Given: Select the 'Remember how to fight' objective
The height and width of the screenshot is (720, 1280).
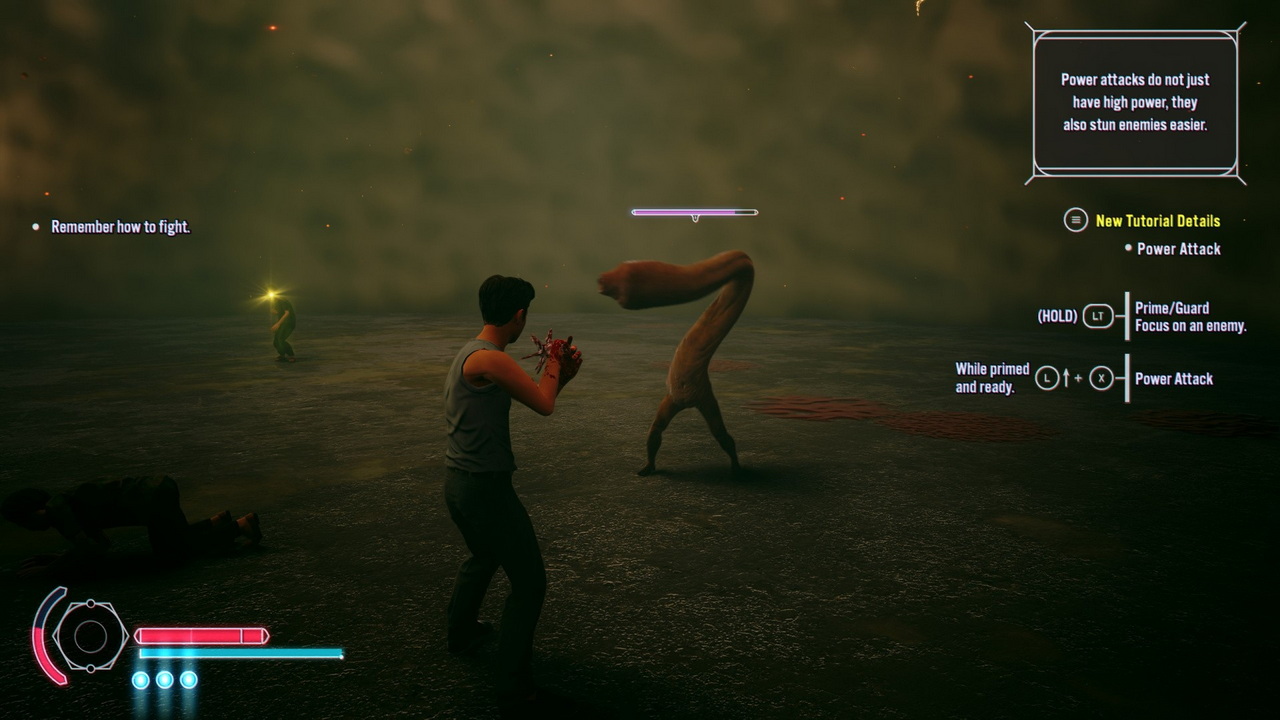Looking at the screenshot, I should pos(120,227).
